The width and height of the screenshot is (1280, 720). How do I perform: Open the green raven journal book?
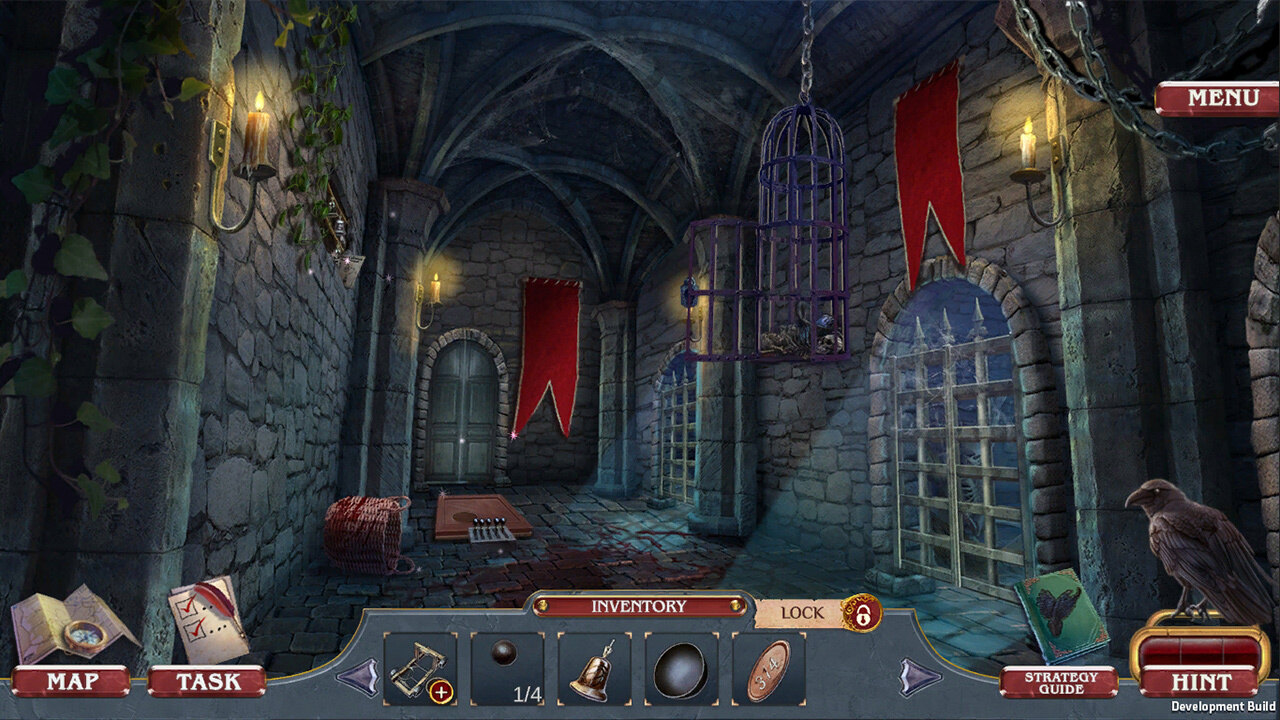tap(1060, 616)
